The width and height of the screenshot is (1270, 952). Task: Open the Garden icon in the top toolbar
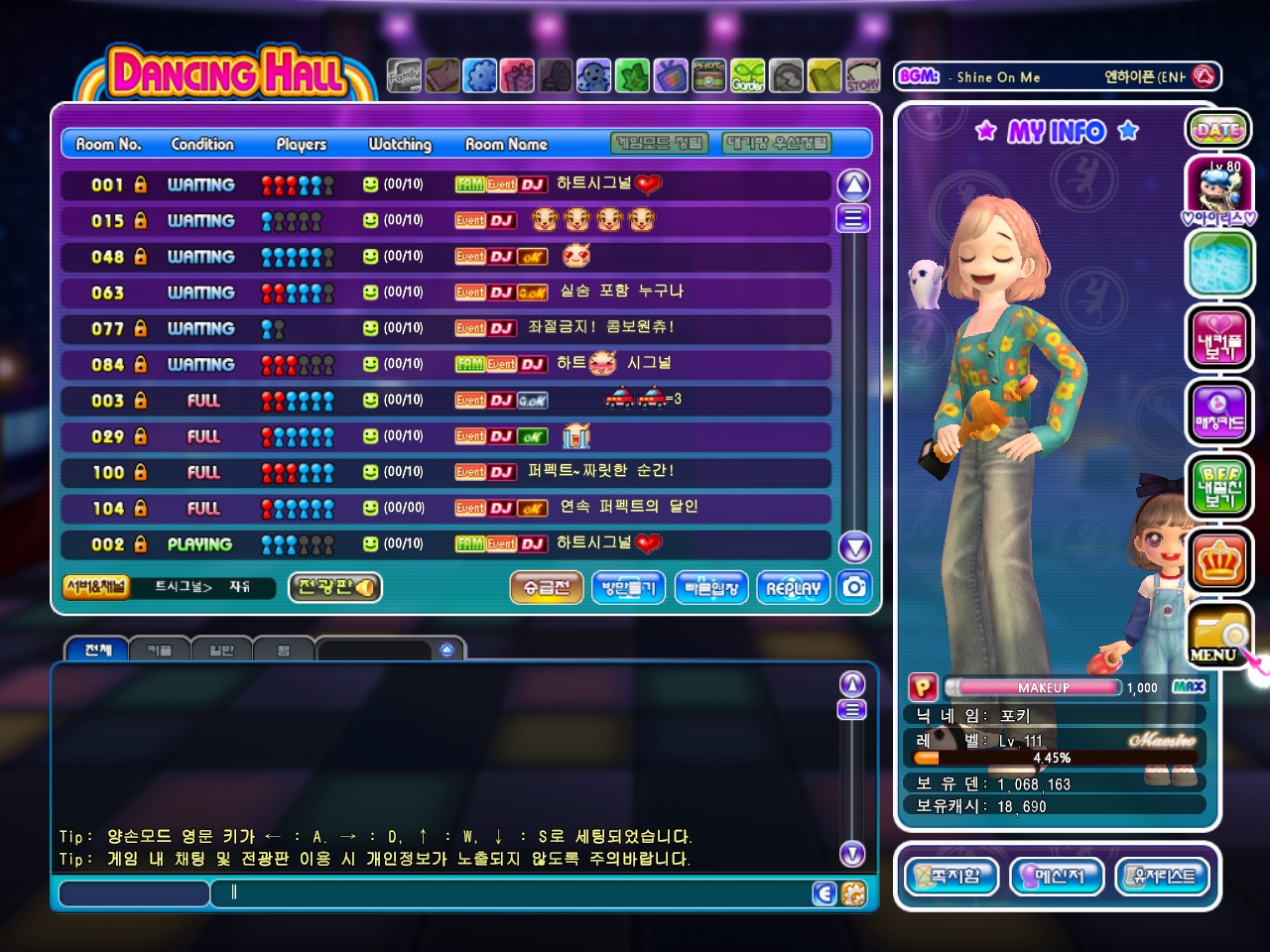[x=748, y=76]
